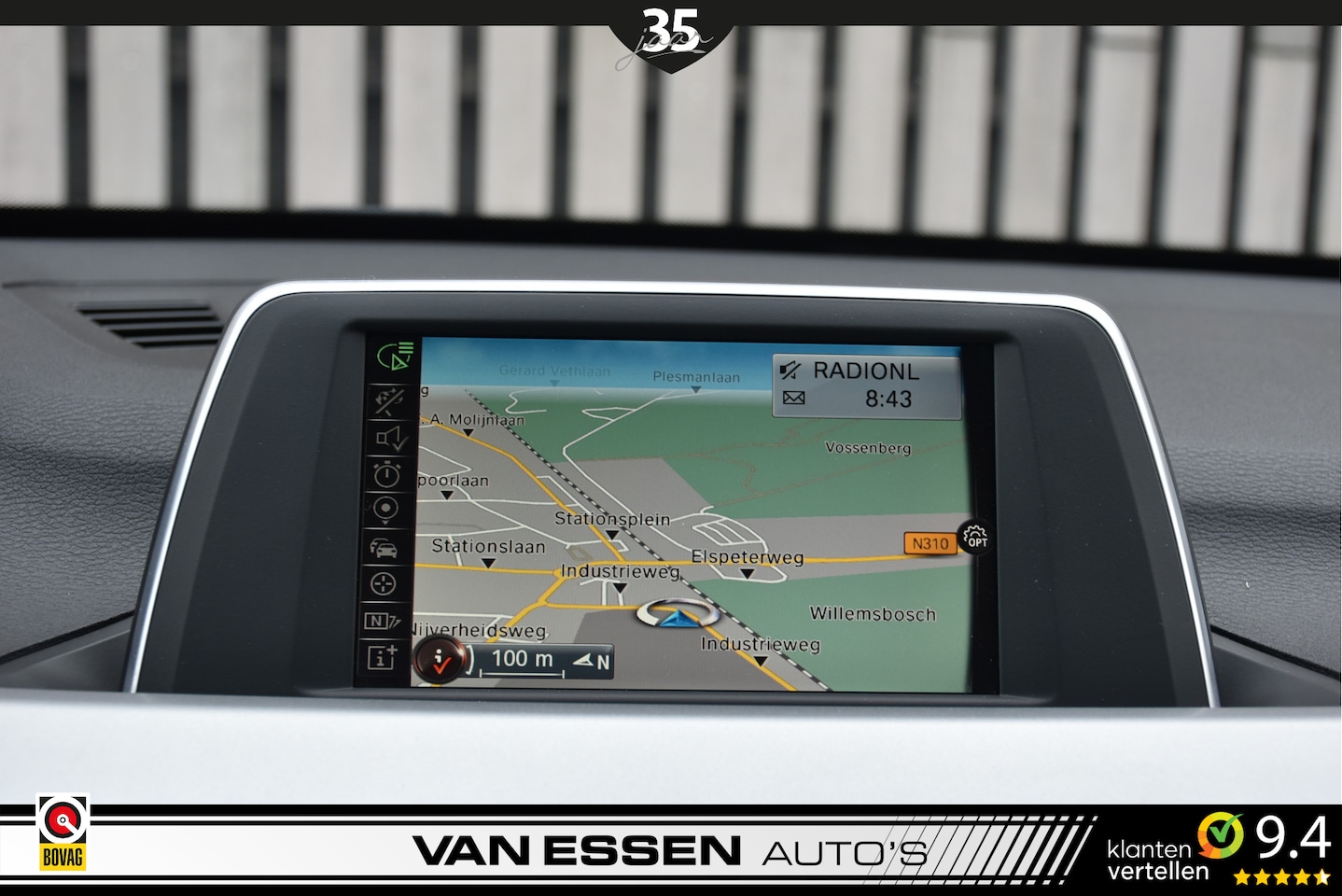Open the stopwatch icon in the sidebar
1342x896 pixels.
[387, 474]
